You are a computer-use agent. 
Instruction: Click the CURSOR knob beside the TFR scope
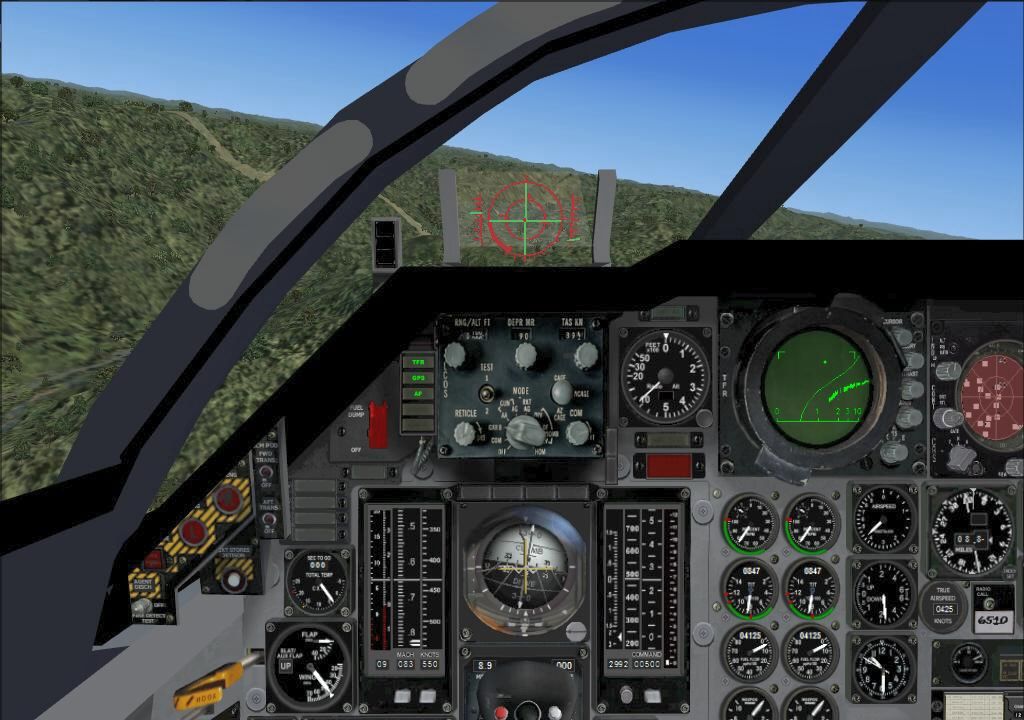coord(903,337)
